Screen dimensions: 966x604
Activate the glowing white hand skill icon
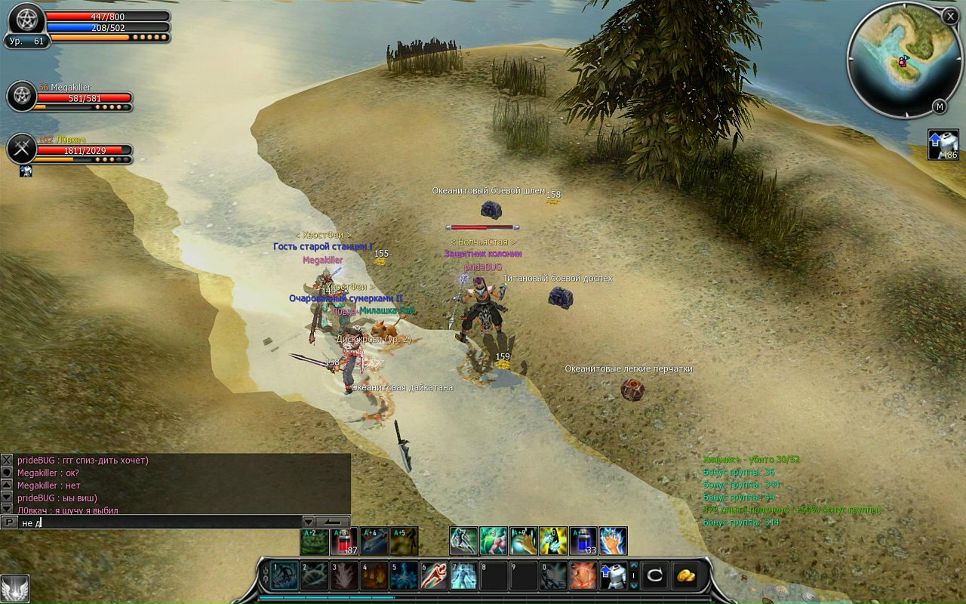613,541
